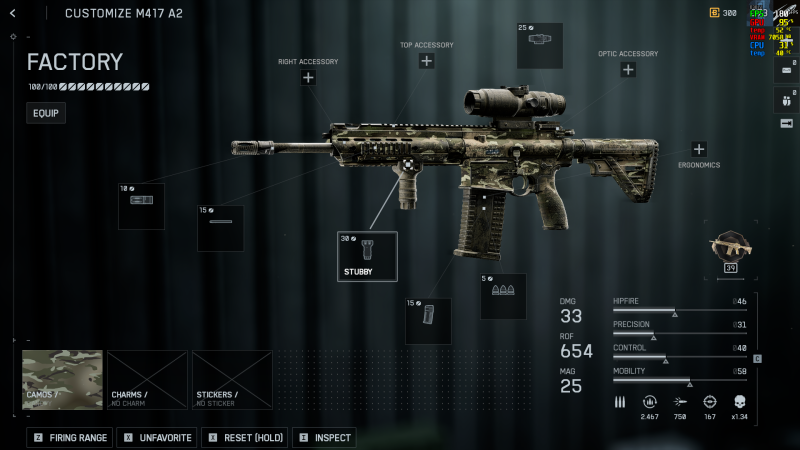Add a top accessory attachment
The image size is (800, 450).
click(x=426, y=61)
